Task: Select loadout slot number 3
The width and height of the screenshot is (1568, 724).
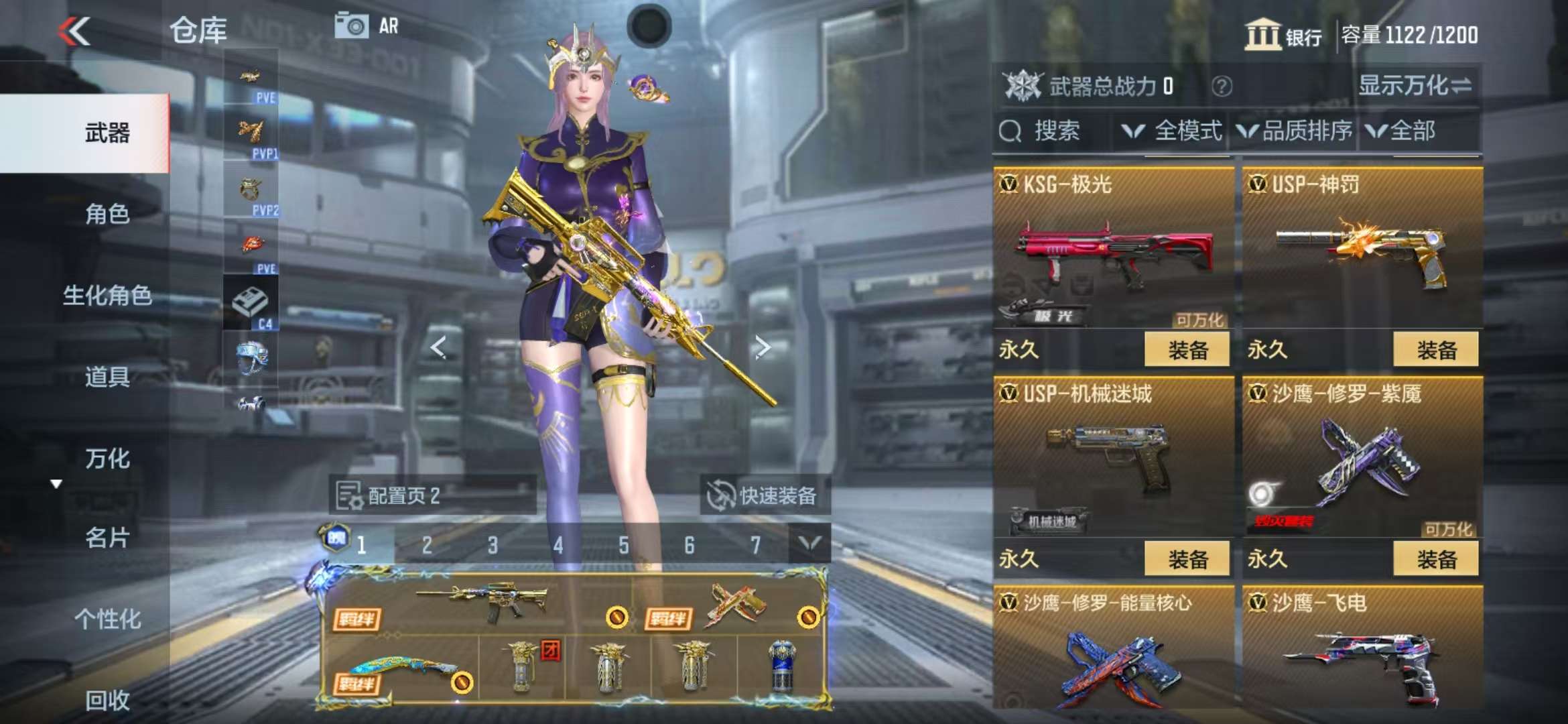Action: pyautogui.click(x=493, y=545)
